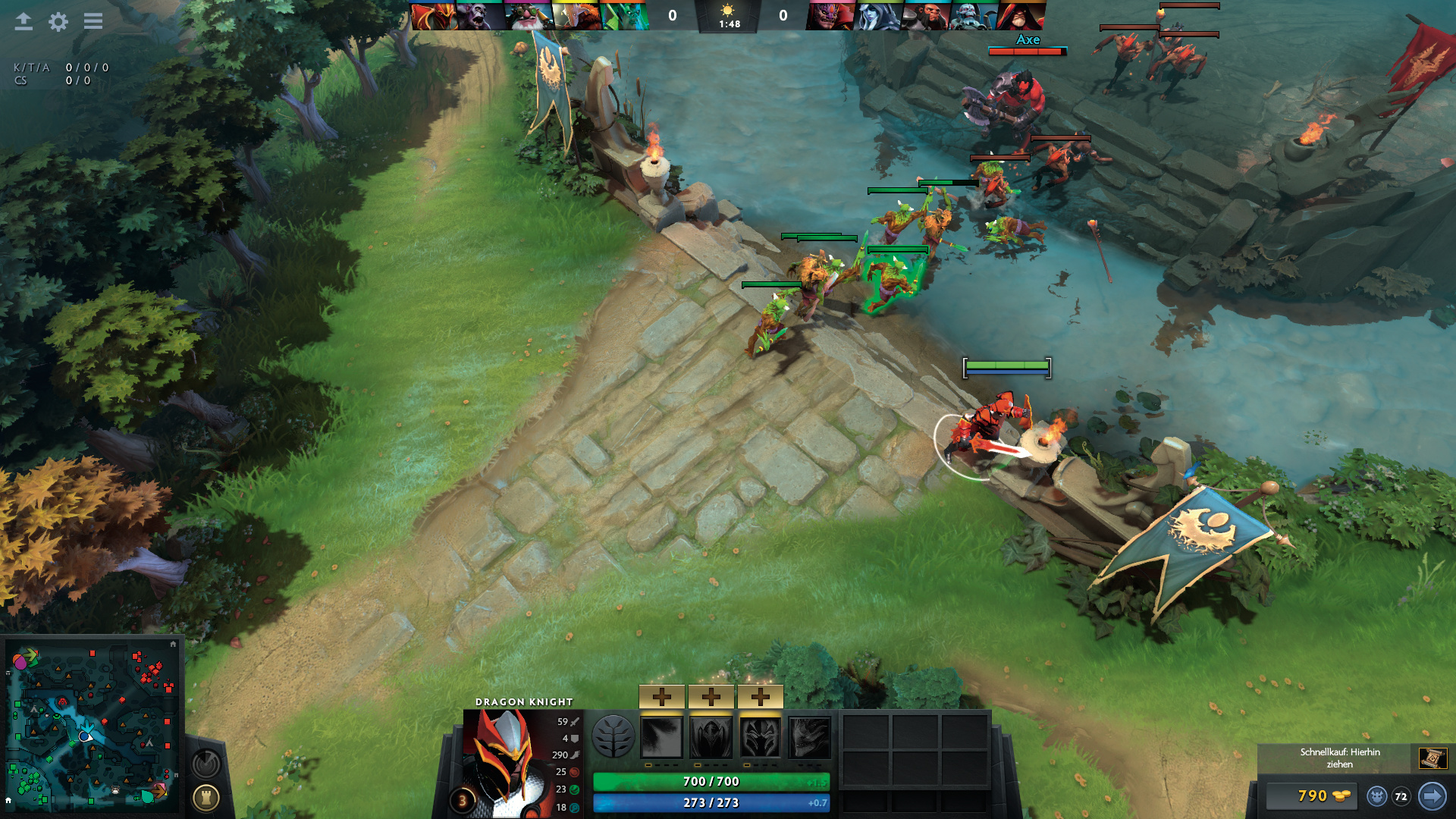Viewport: 1456px width, 819px height.
Task: Click the courier deliver items arrow button
Action: click(x=1432, y=796)
